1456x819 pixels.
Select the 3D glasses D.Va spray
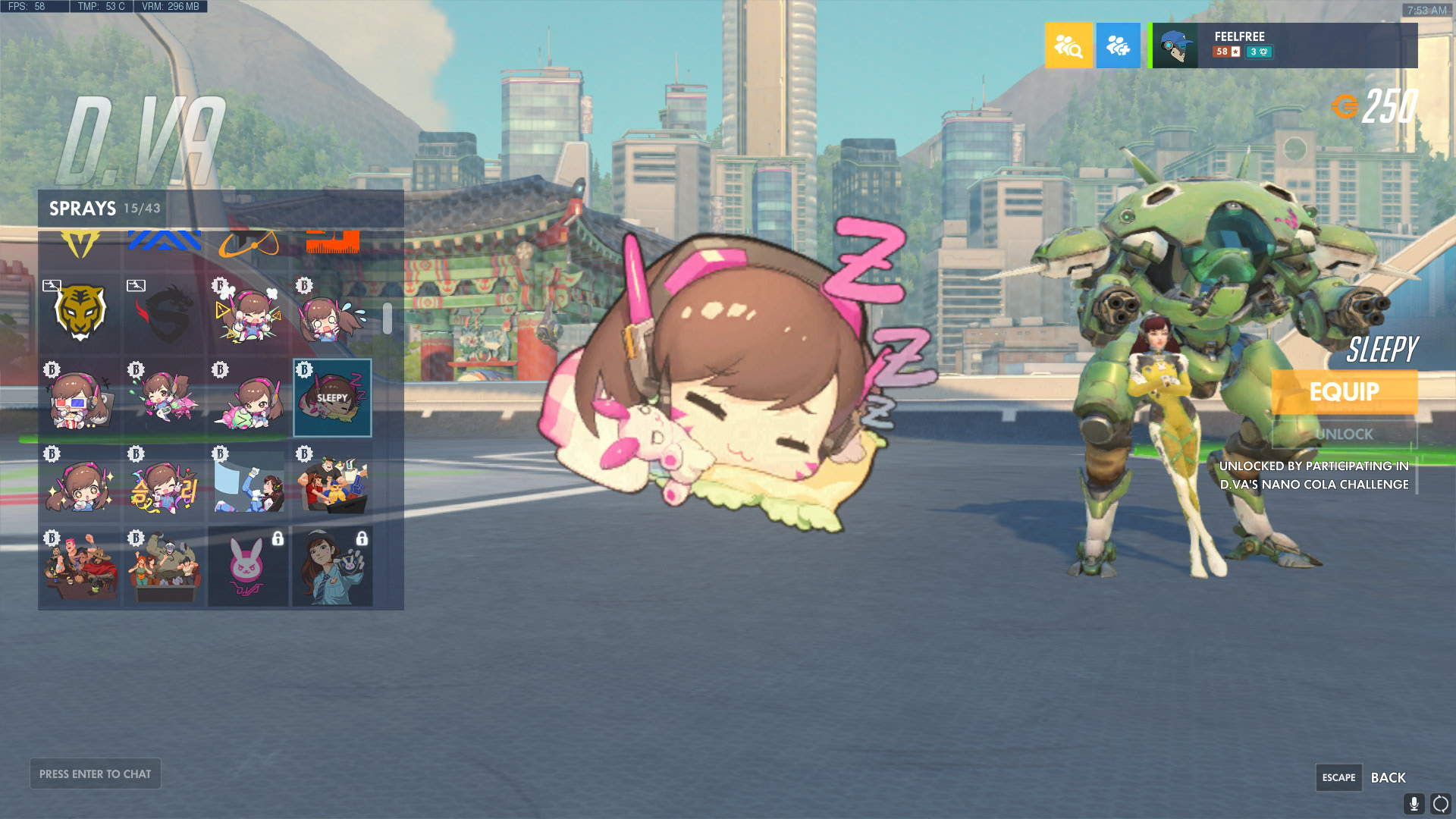(x=79, y=398)
